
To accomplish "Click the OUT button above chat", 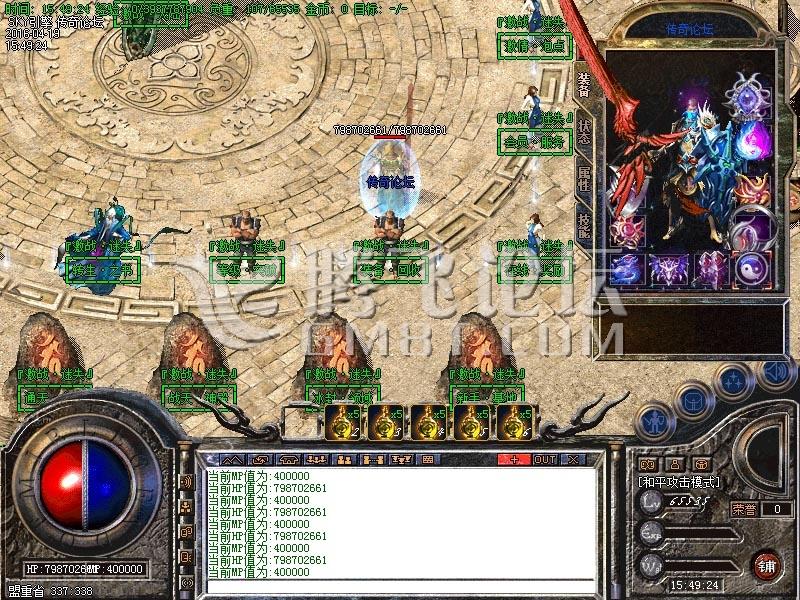I will click(545, 459).
